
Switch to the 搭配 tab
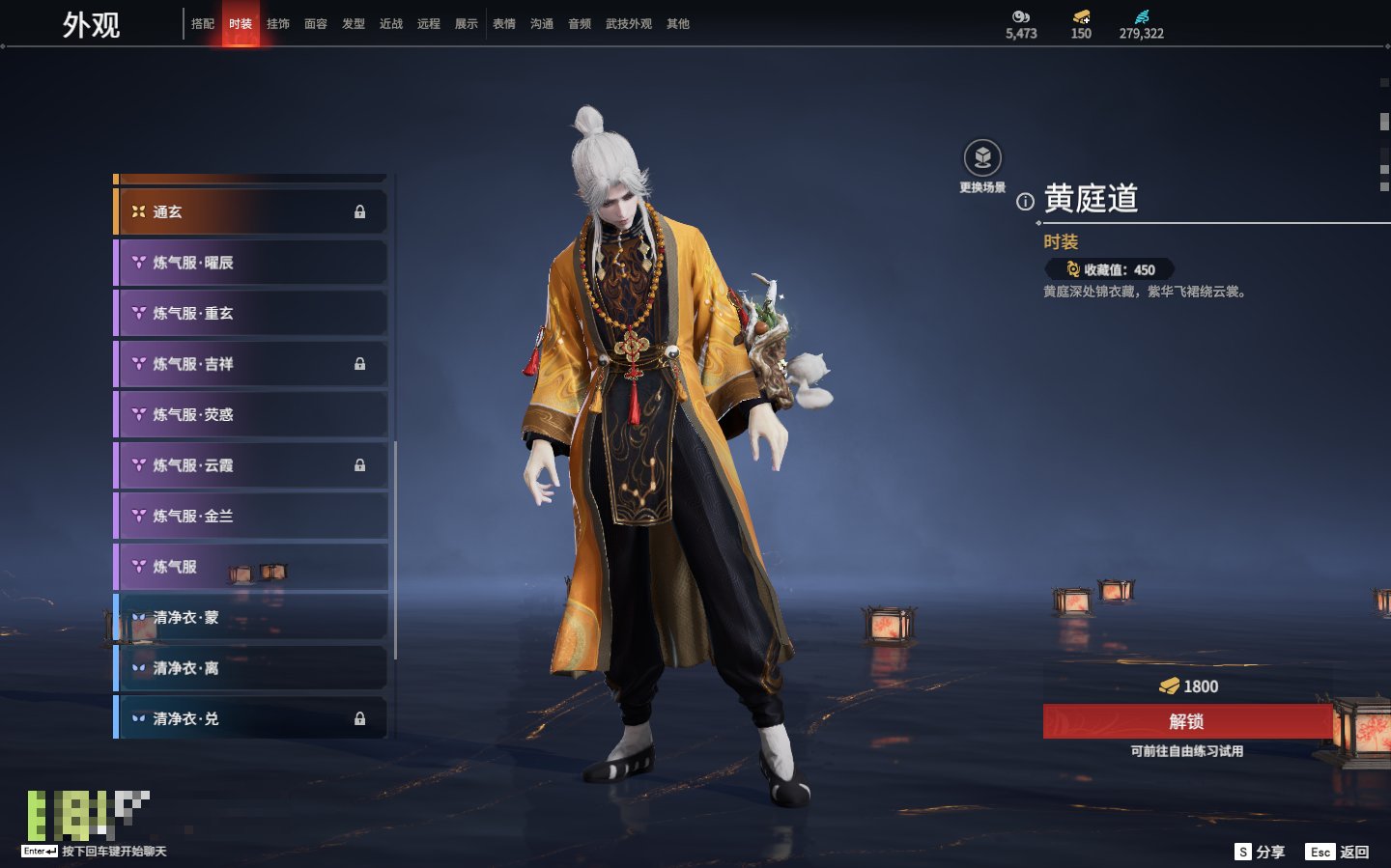[203, 24]
